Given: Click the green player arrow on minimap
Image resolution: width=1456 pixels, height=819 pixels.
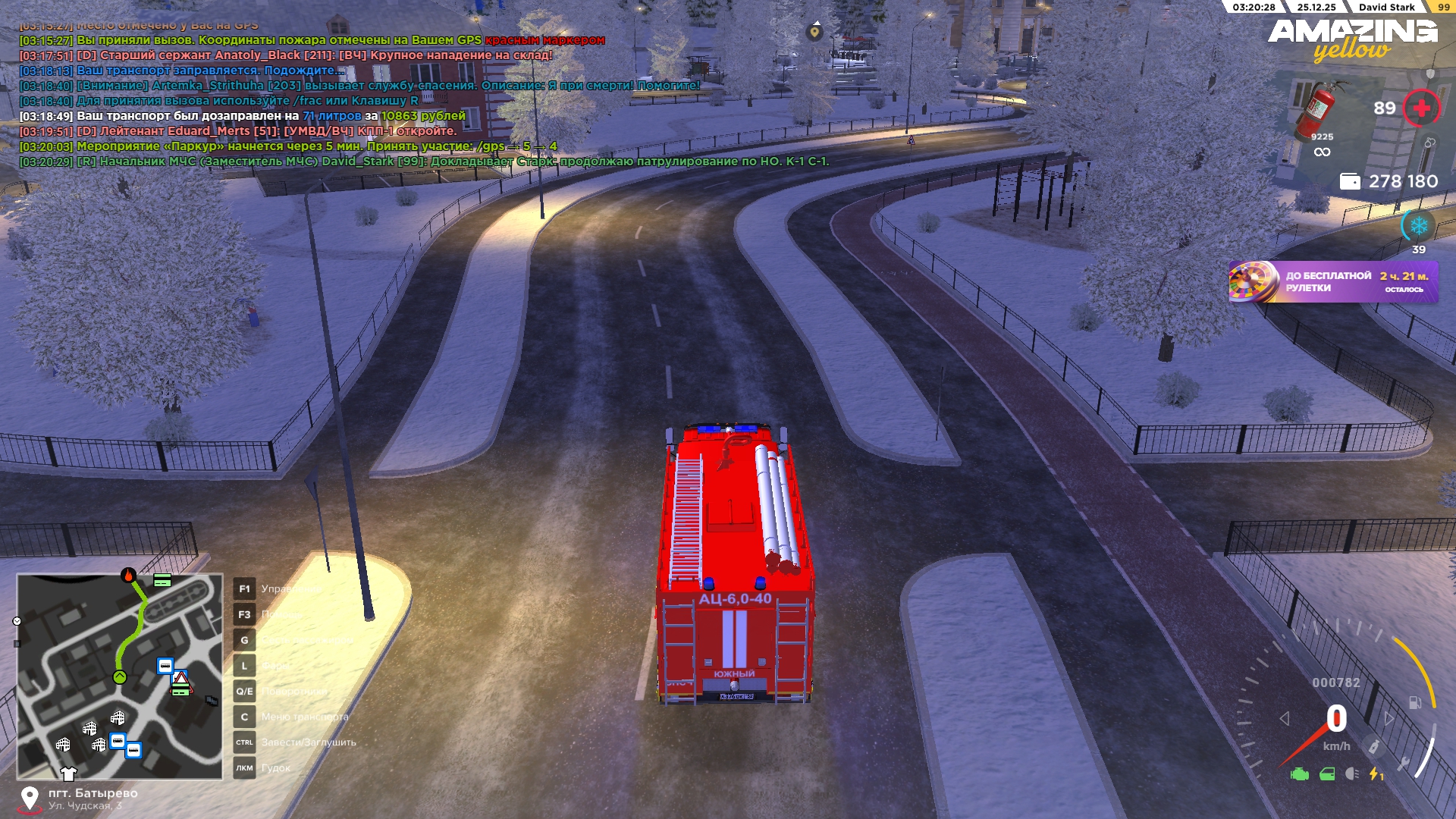Looking at the screenshot, I should point(120,677).
